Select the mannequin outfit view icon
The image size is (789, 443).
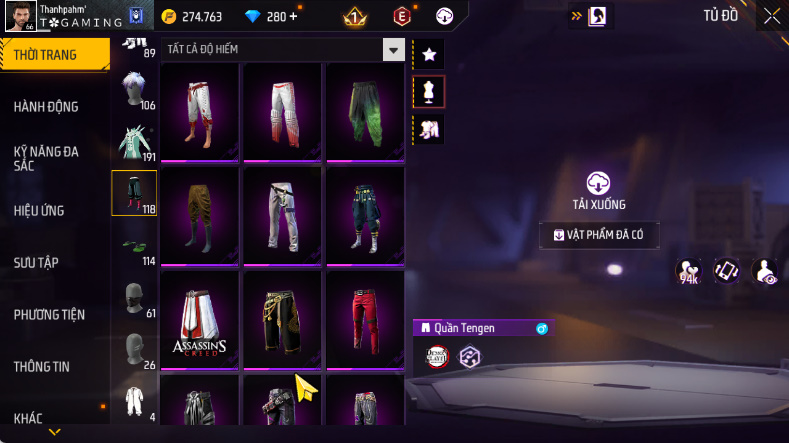coord(429,92)
